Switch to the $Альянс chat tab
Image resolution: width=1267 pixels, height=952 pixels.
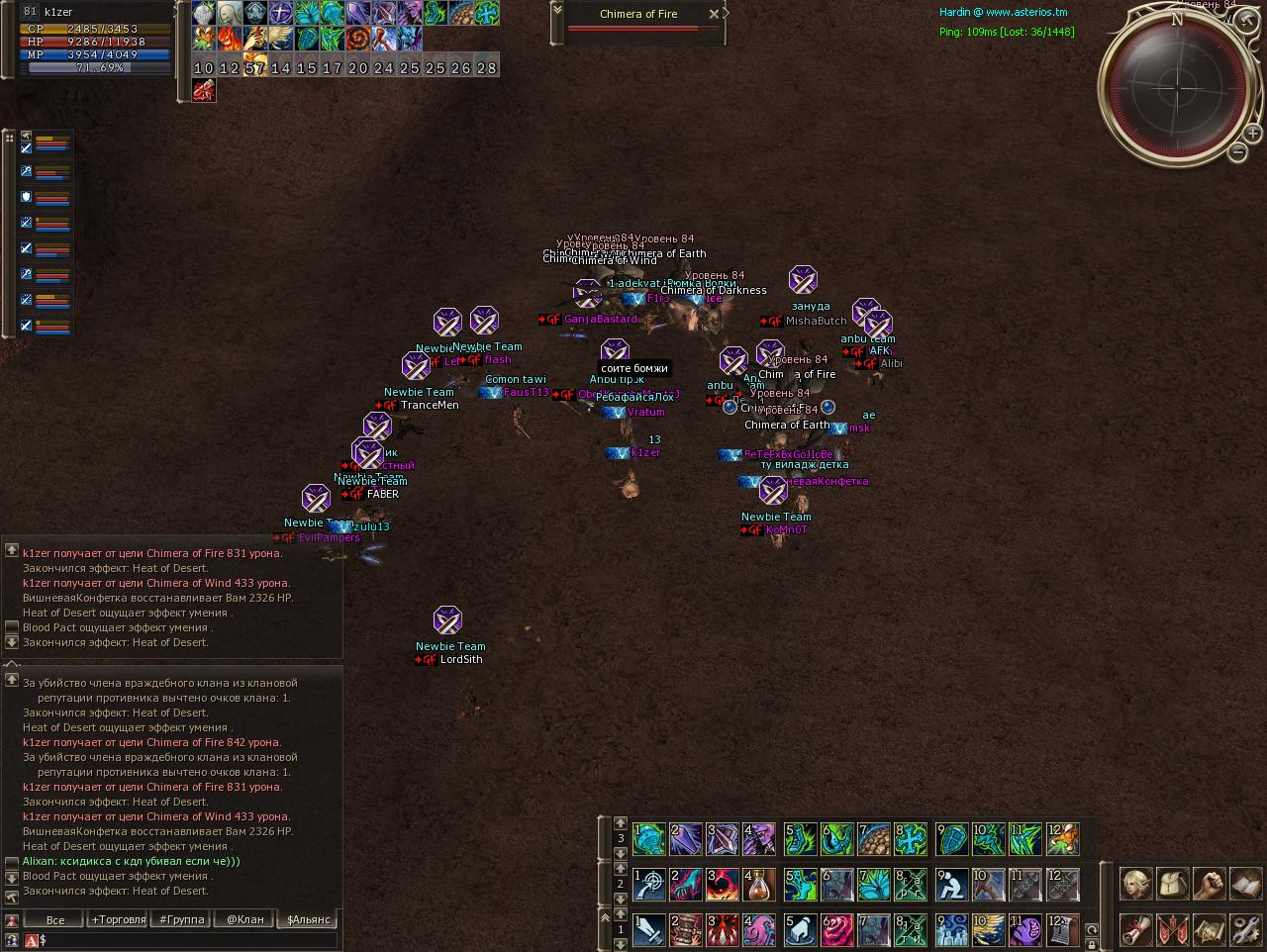tap(308, 919)
